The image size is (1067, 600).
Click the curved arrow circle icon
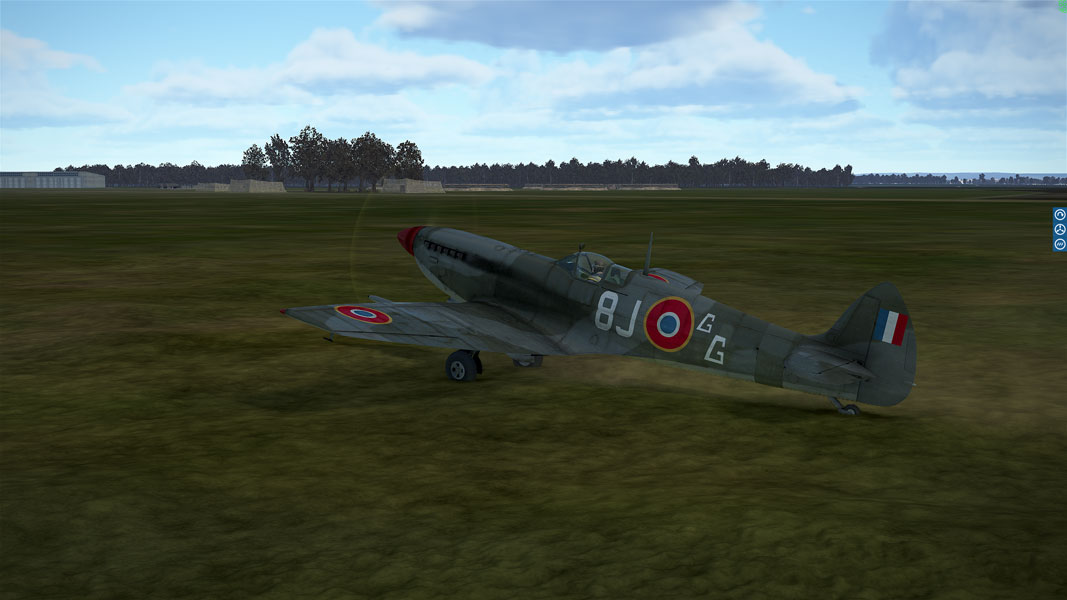tap(1059, 214)
